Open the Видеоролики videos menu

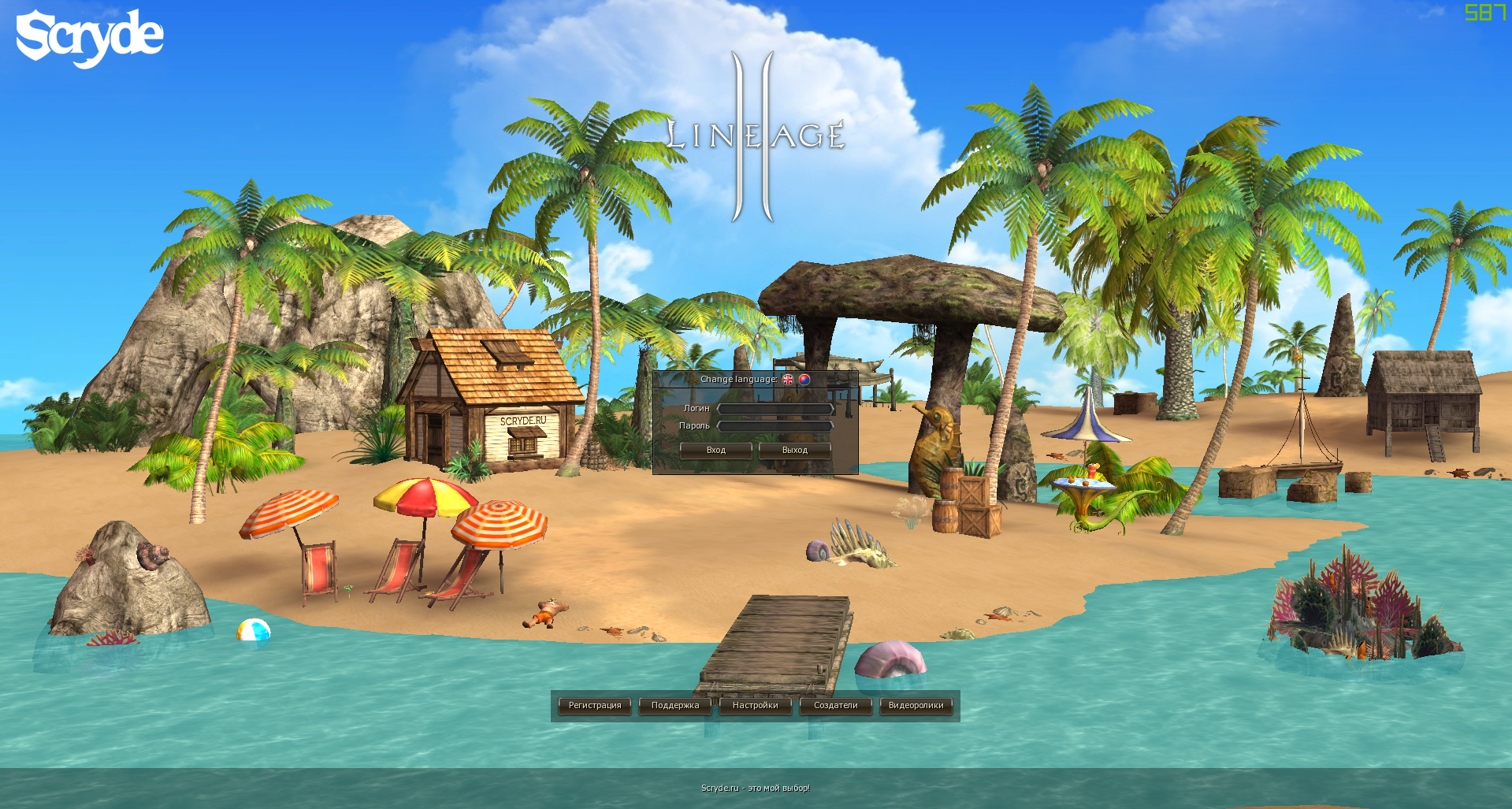coord(916,705)
